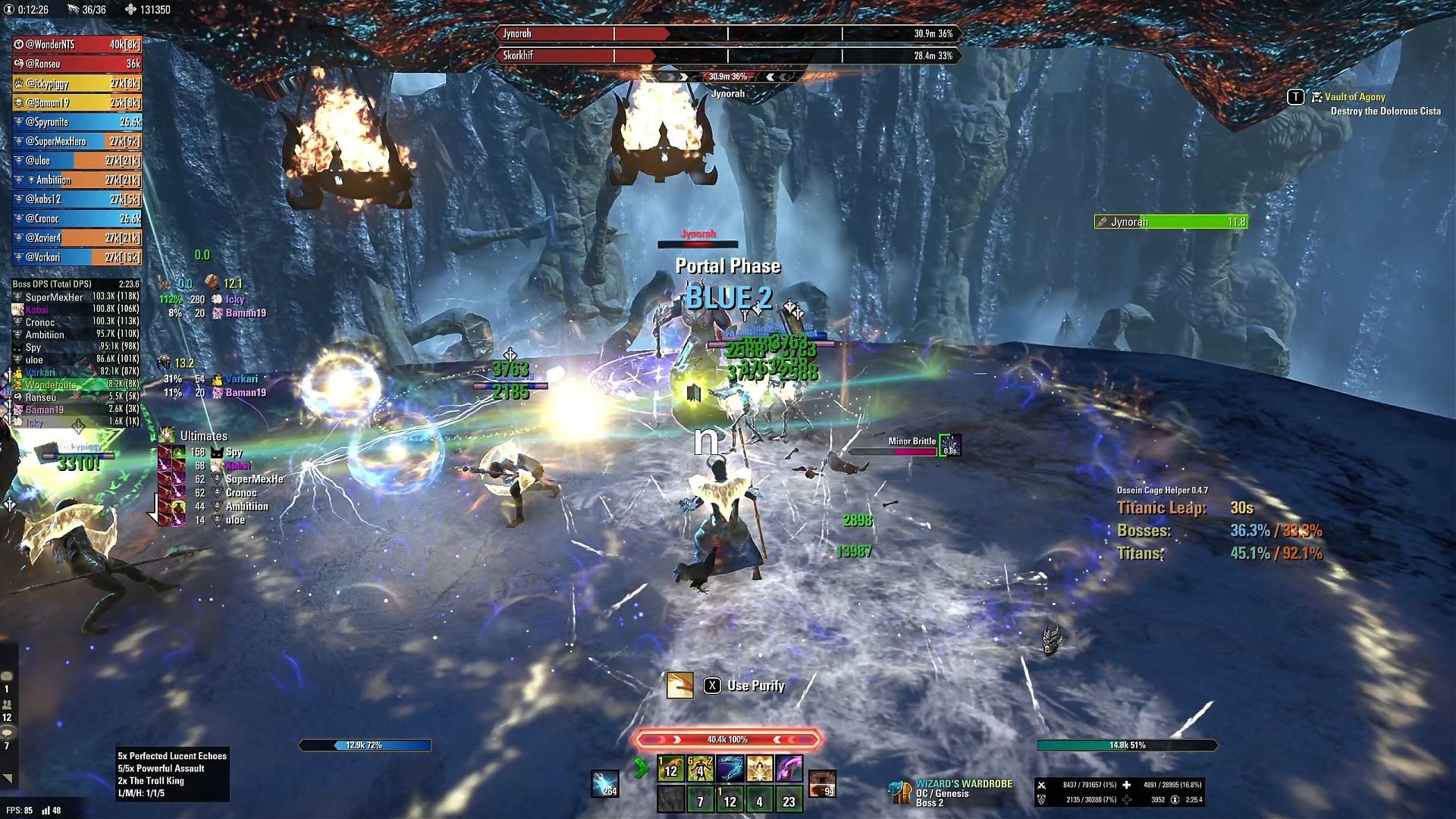The width and height of the screenshot is (1456, 819).
Task: Use the ultimate ability showing 94
Action: [x=822, y=784]
